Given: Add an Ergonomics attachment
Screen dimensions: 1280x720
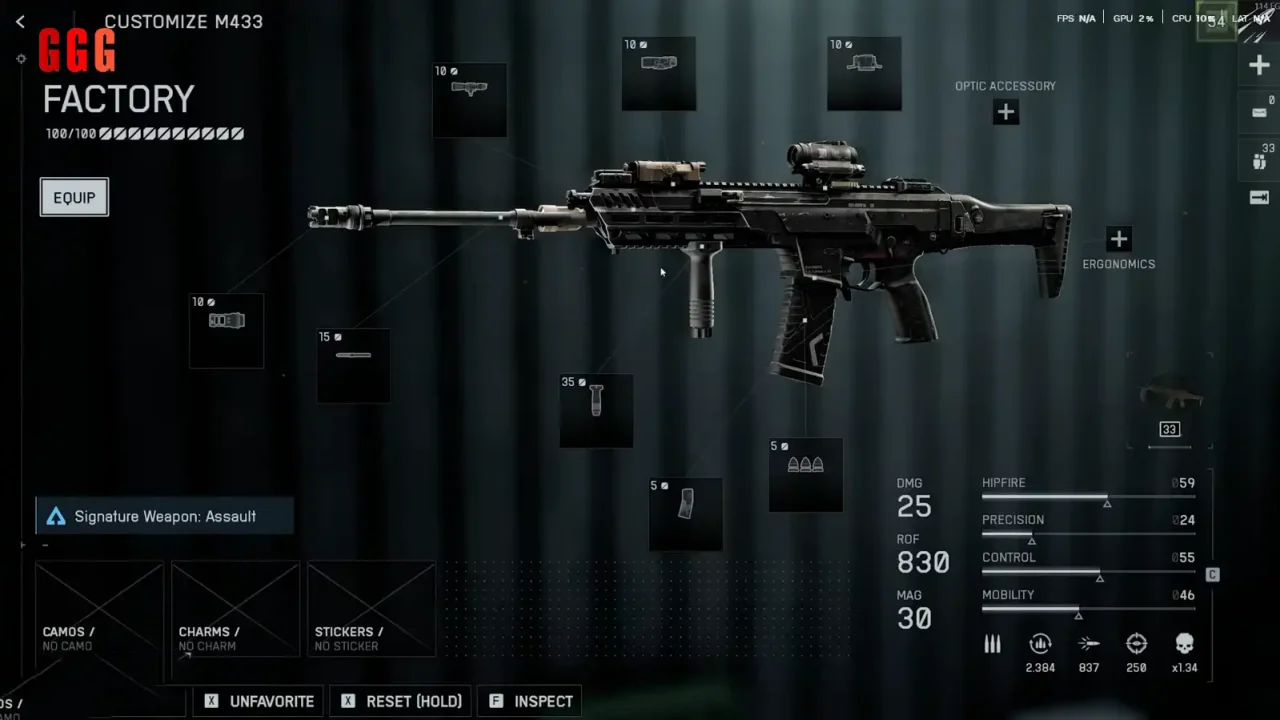Looking at the screenshot, I should click(1118, 239).
